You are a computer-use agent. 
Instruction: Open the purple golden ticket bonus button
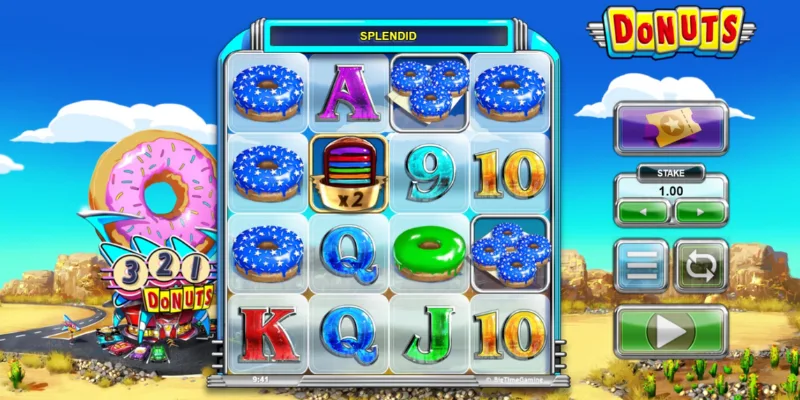coord(671,127)
